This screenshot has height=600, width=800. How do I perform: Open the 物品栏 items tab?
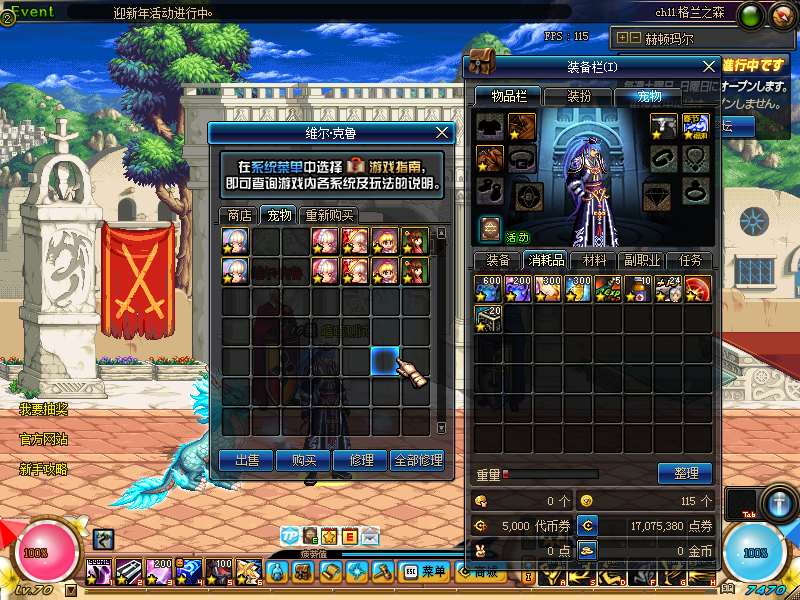(508, 96)
